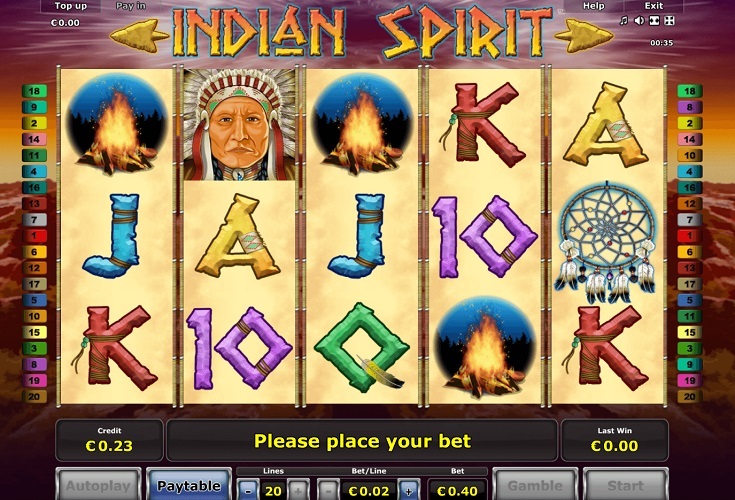
Task: Click the Autoplay button
Action: [x=98, y=486]
